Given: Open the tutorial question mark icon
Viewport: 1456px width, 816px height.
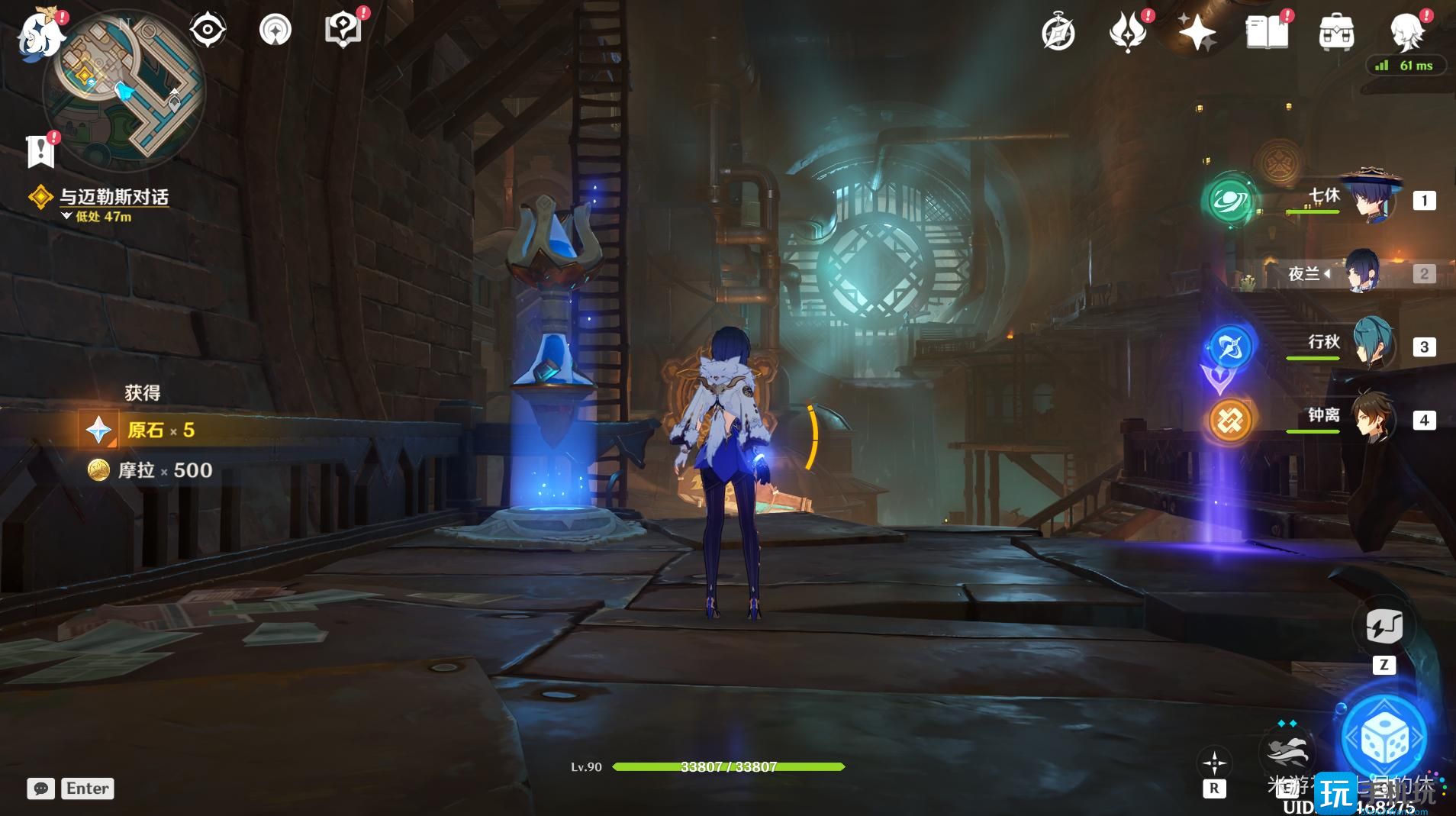Looking at the screenshot, I should point(343,31).
